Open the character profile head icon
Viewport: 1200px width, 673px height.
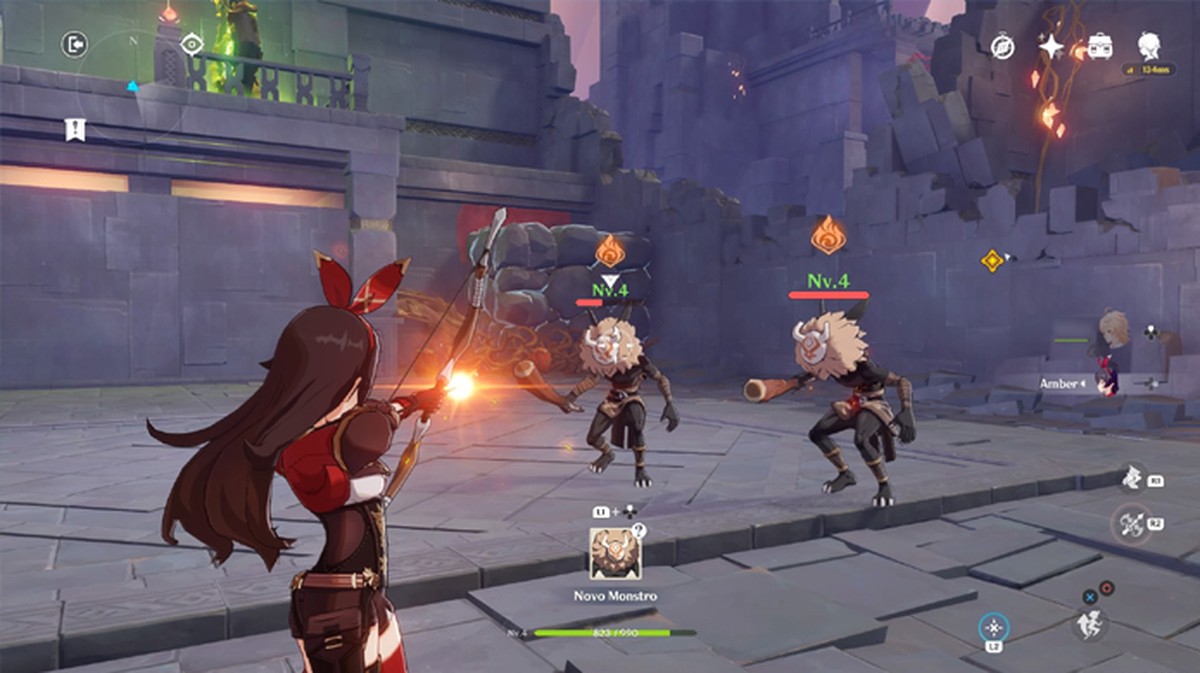coord(1149,45)
